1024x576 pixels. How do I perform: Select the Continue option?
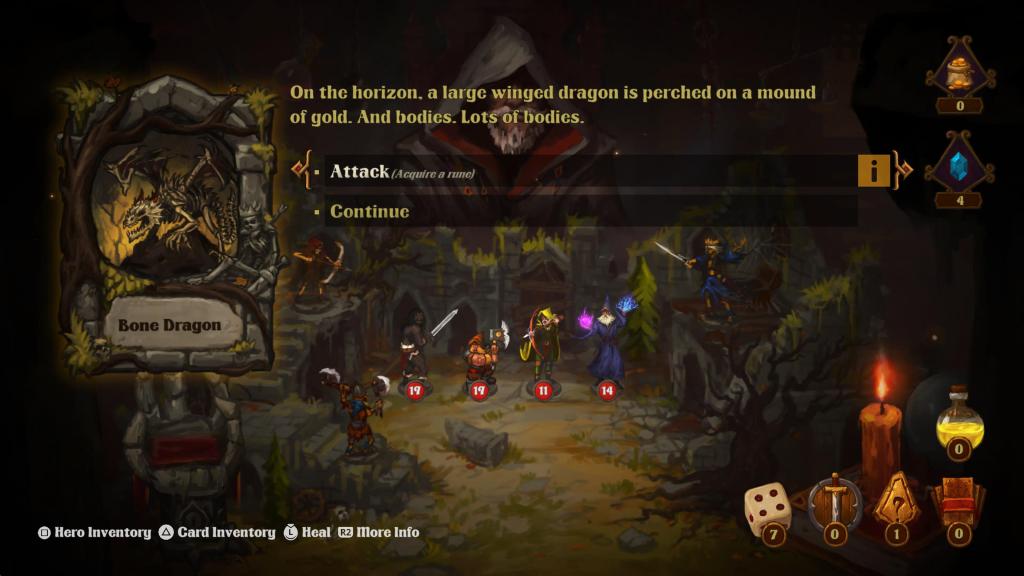pos(370,211)
